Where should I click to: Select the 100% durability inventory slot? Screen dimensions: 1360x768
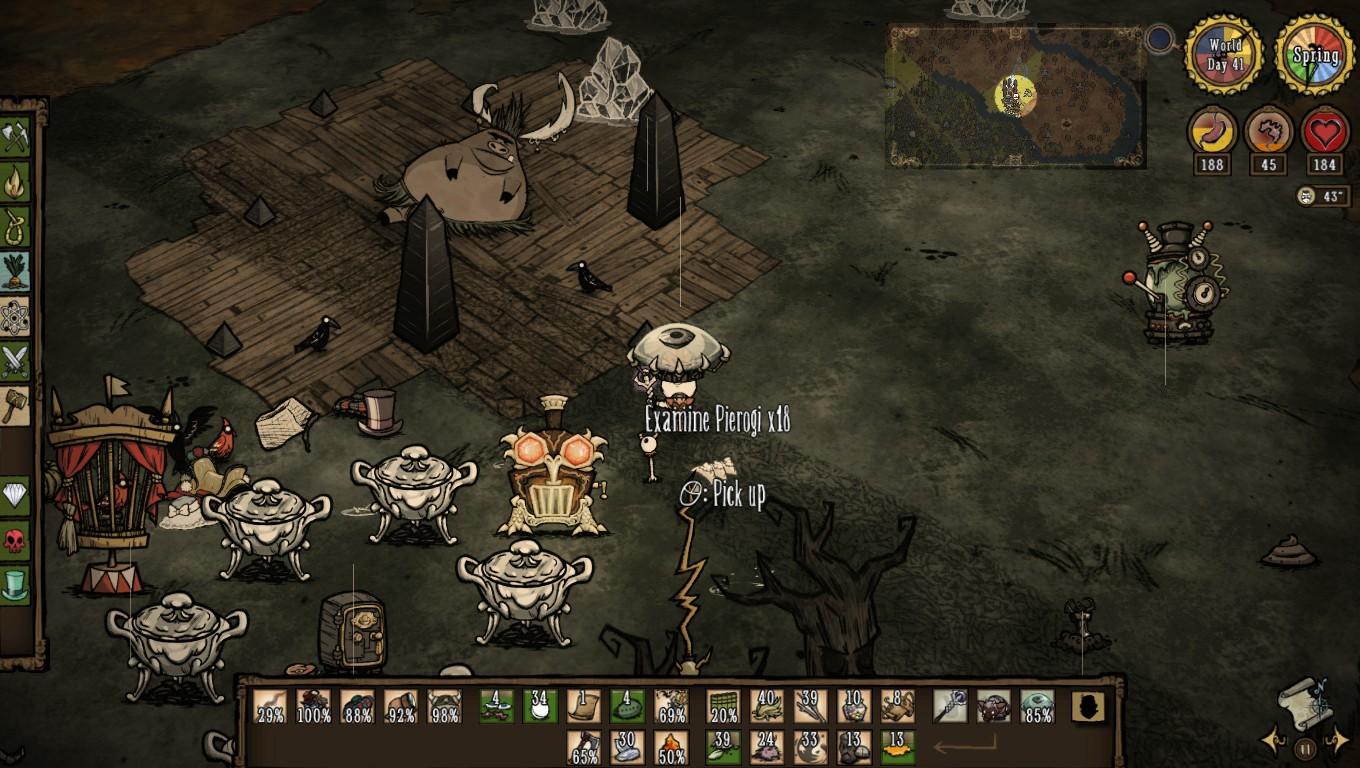tap(314, 706)
